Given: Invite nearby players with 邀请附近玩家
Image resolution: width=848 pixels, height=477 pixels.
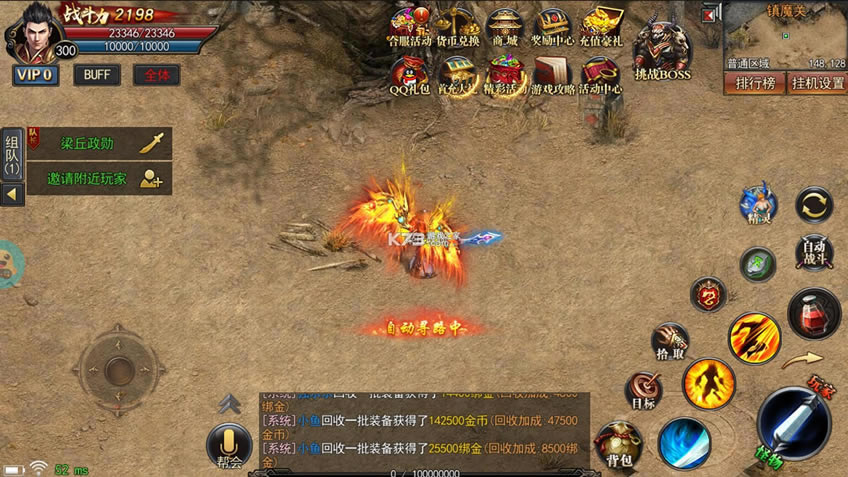Looking at the screenshot, I should (98, 179).
